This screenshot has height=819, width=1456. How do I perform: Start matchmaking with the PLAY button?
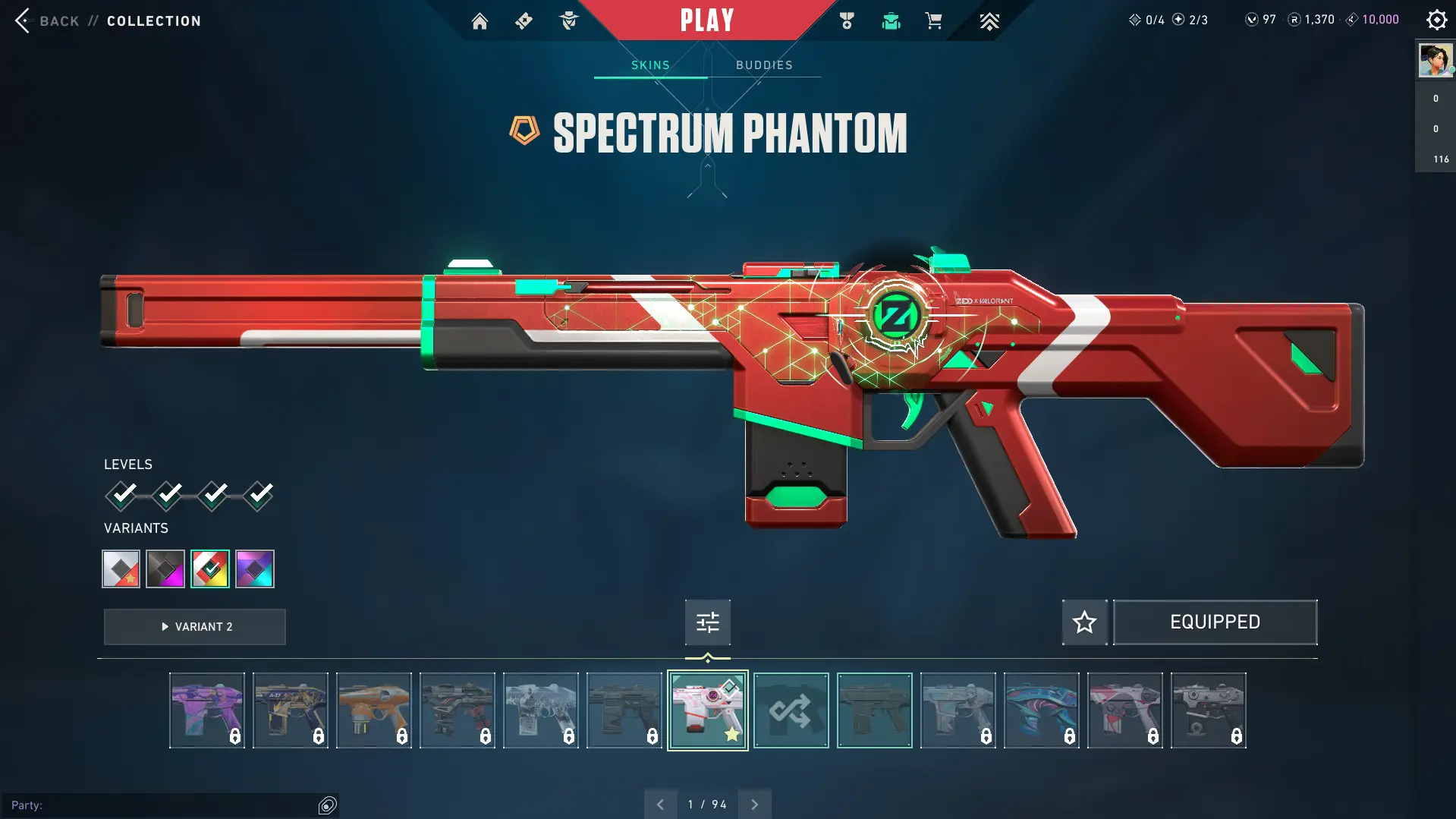pos(707,20)
